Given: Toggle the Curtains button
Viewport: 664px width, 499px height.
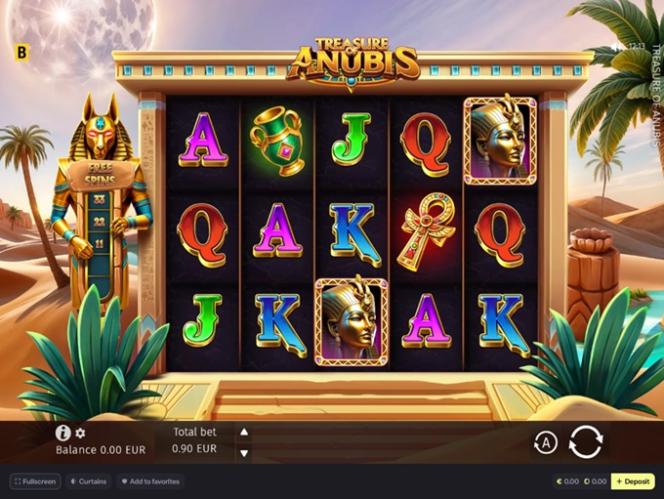Looking at the screenshot, I should [x=89, y=481].
